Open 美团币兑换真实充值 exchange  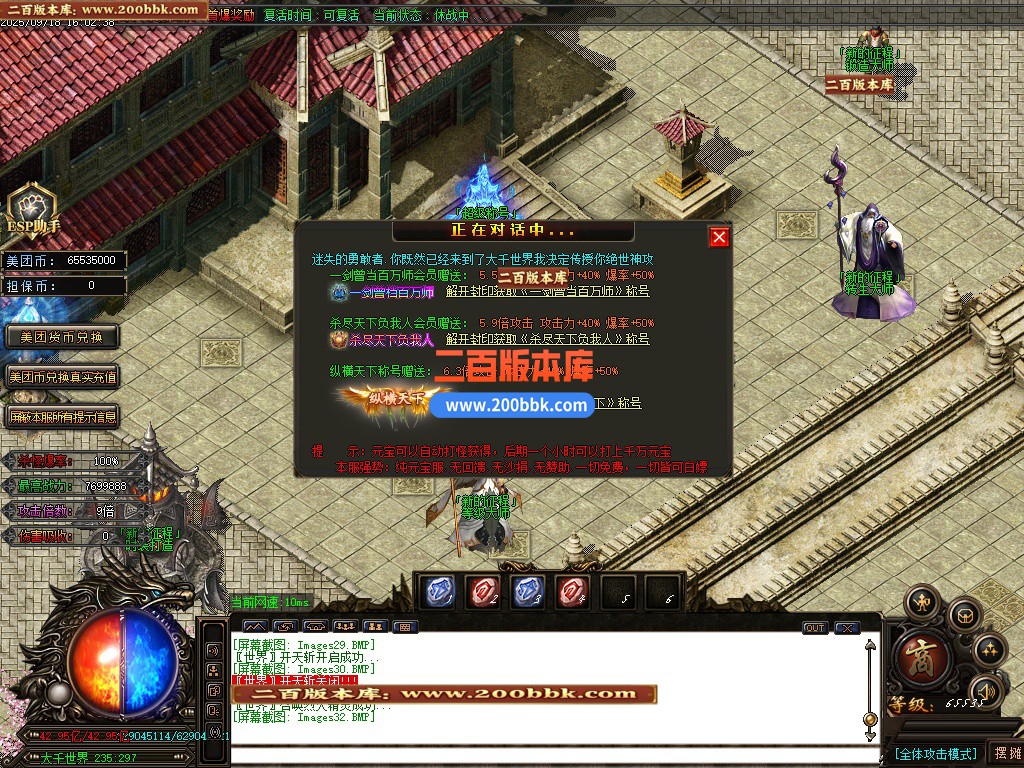(62, 377)
